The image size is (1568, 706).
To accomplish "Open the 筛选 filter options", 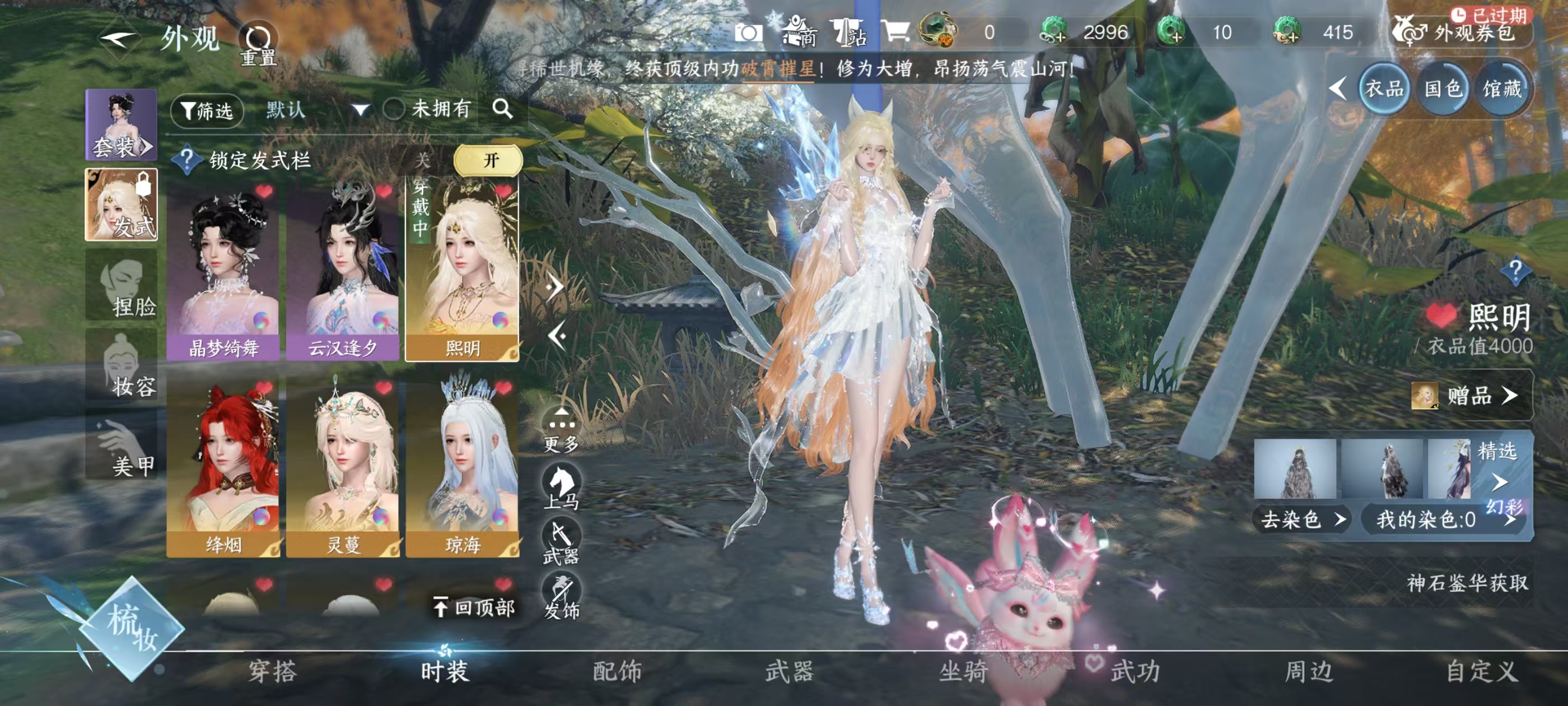I will tap(207, 110).
